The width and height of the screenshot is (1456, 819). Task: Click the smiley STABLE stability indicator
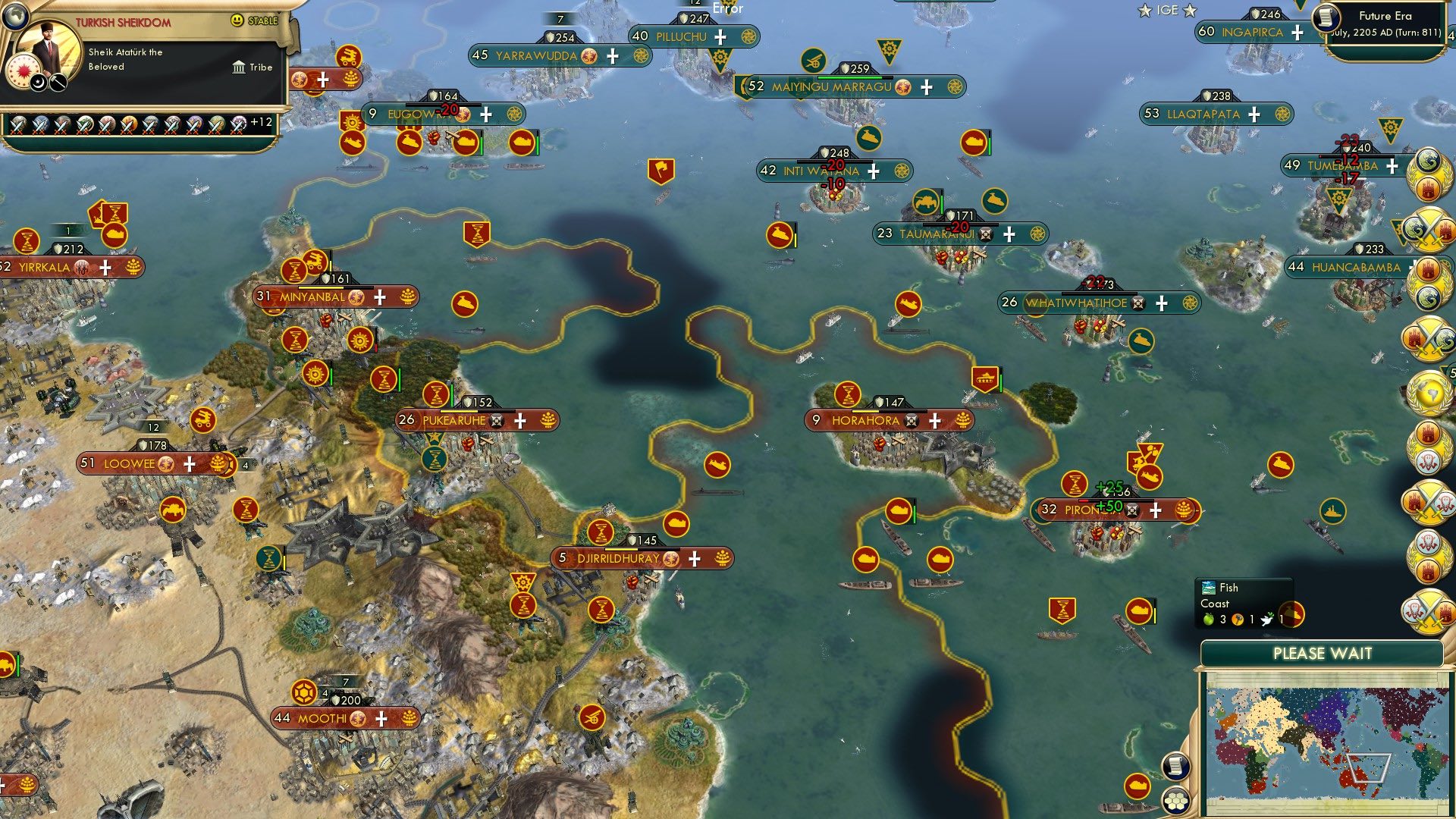[x=237, y=21]
